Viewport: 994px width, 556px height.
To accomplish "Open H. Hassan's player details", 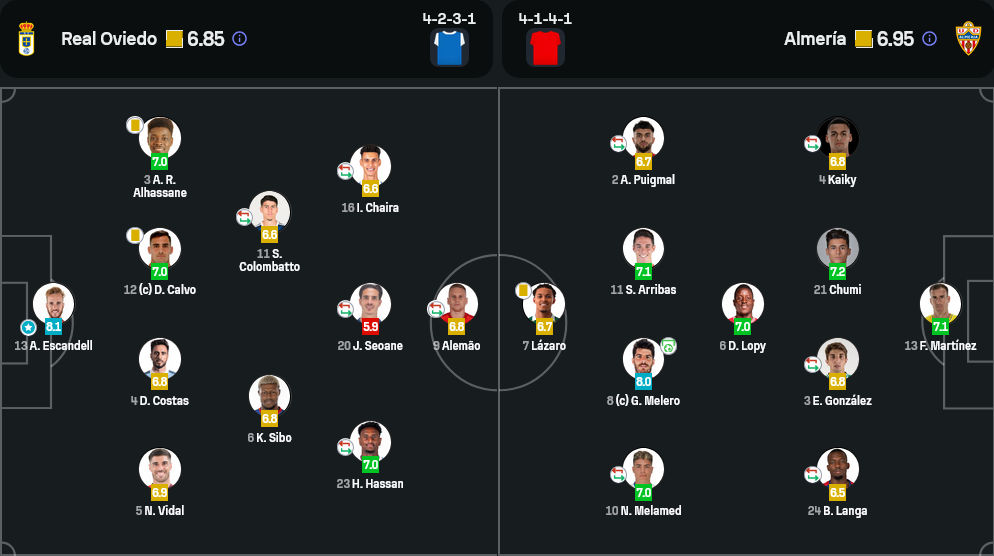I will (x=370, y=443).
